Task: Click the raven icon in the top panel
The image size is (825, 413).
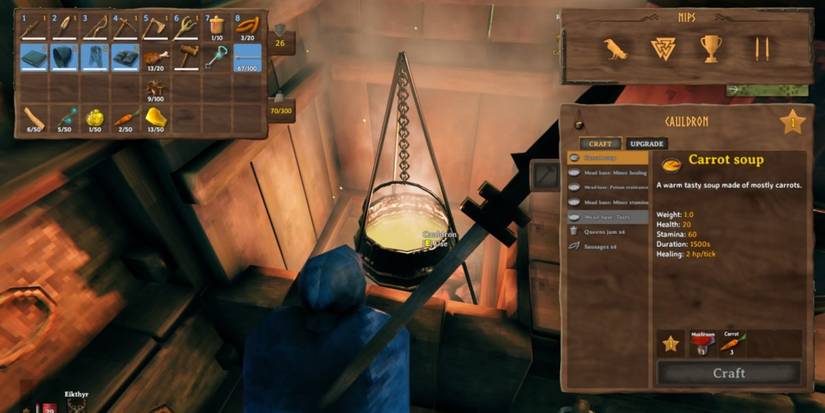Action: point(615,48)
